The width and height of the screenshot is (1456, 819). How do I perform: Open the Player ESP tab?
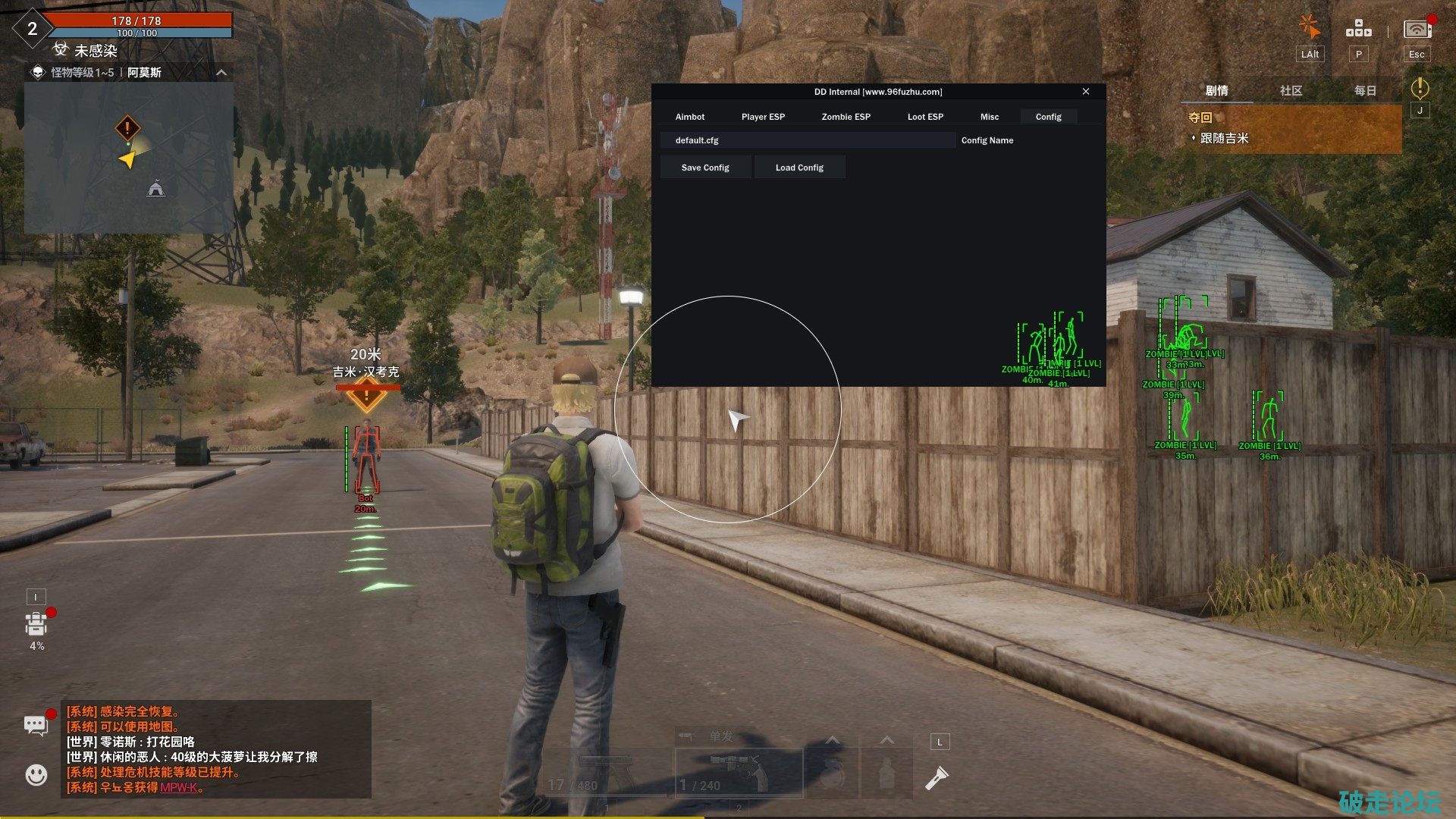pos(763,117)
